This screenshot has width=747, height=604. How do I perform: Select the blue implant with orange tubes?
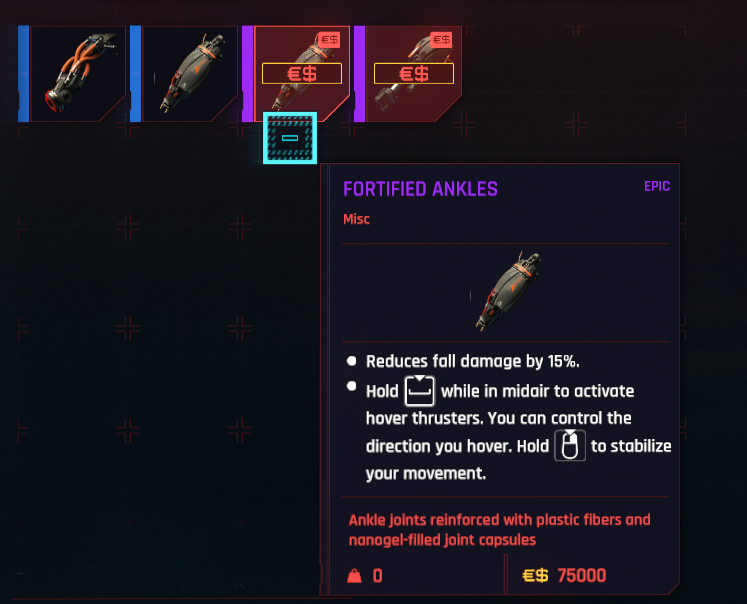(77, 74)
